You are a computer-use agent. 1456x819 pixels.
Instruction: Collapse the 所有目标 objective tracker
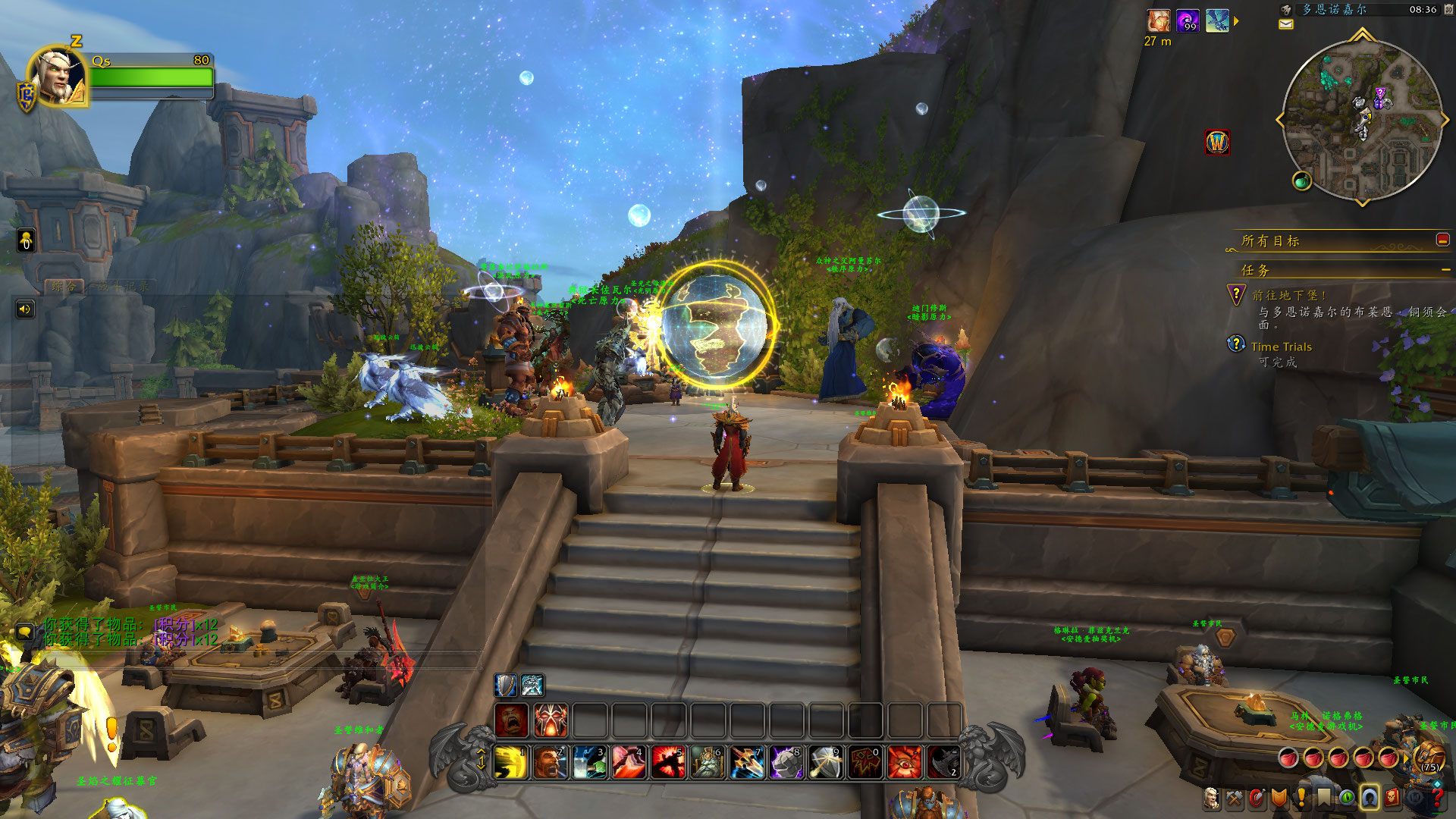[1442, 240]
